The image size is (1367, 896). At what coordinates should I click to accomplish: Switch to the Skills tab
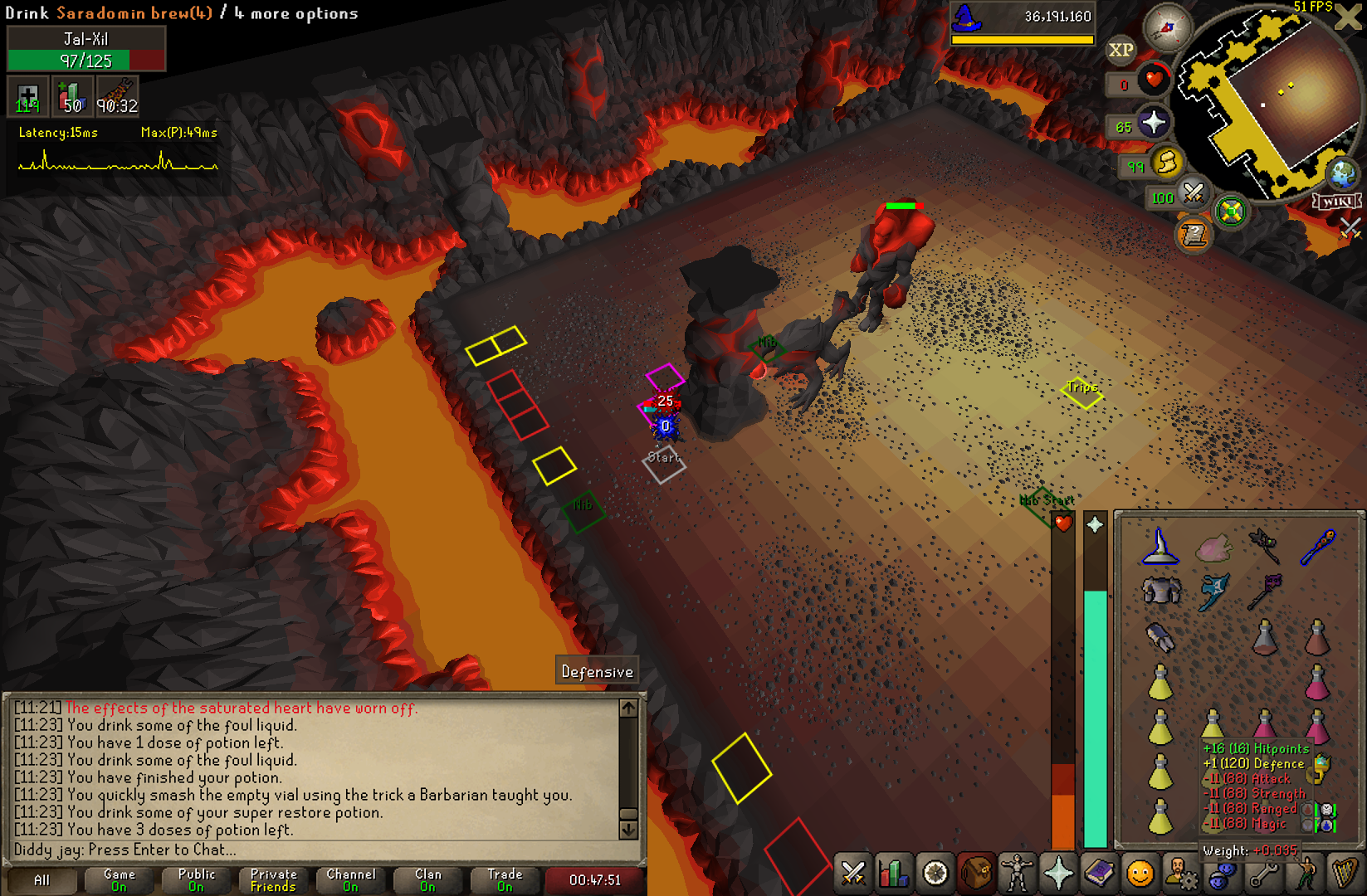[894, 874]
